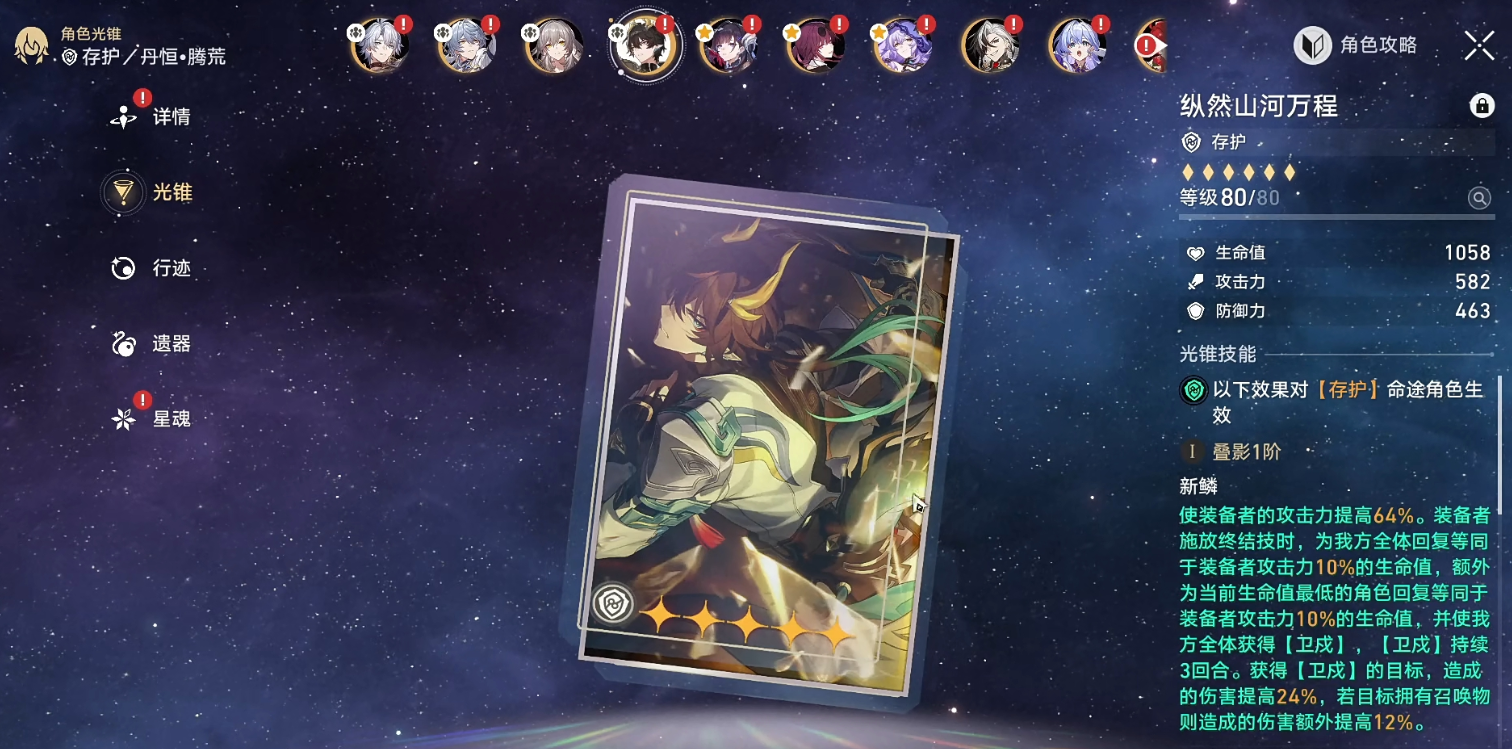Expand the portrait row with the right arrow

[1160, 44]
